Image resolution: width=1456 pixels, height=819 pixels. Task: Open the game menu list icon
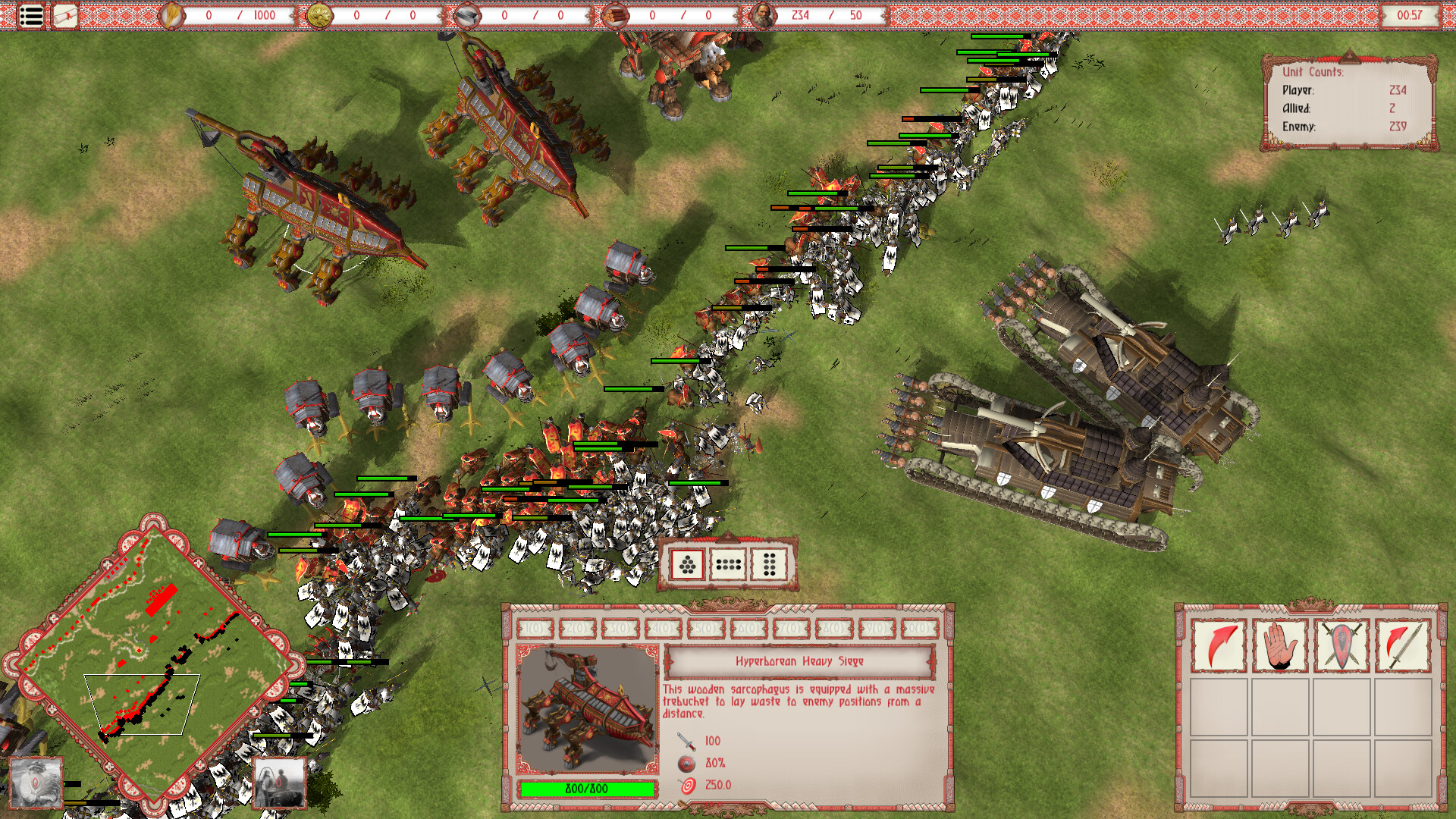click(29, 16)
